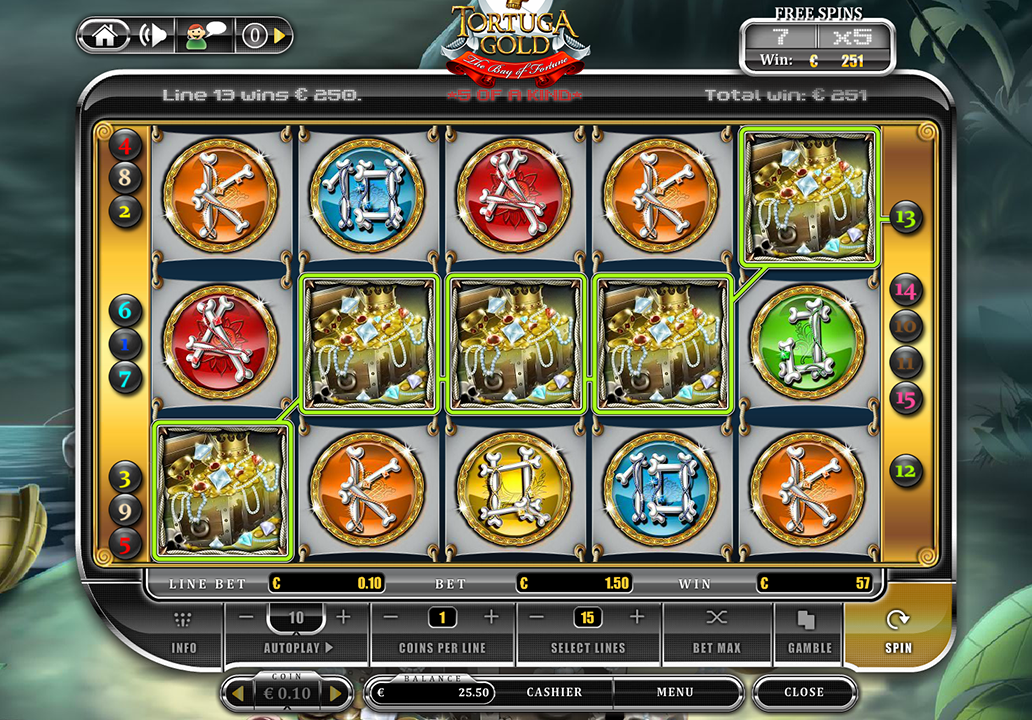
Task: Open the Info paytable
Action: pyautogui.click(x=184, y=631)
